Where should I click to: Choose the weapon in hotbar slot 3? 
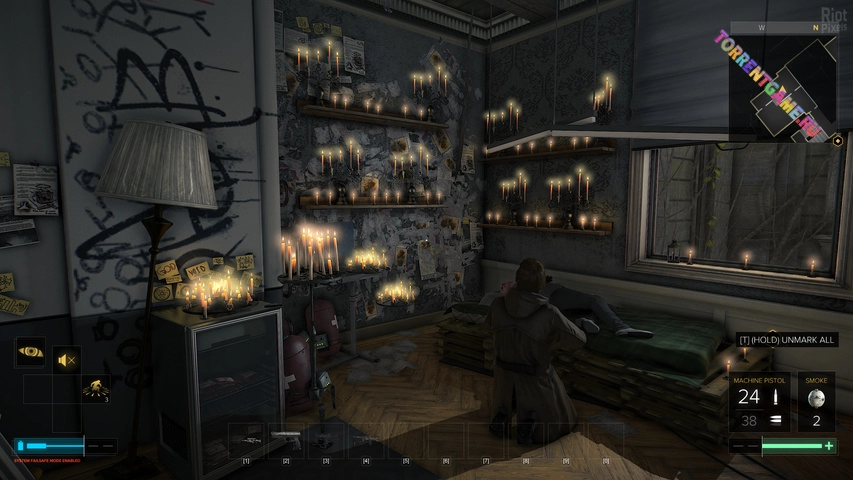[326, 439]
